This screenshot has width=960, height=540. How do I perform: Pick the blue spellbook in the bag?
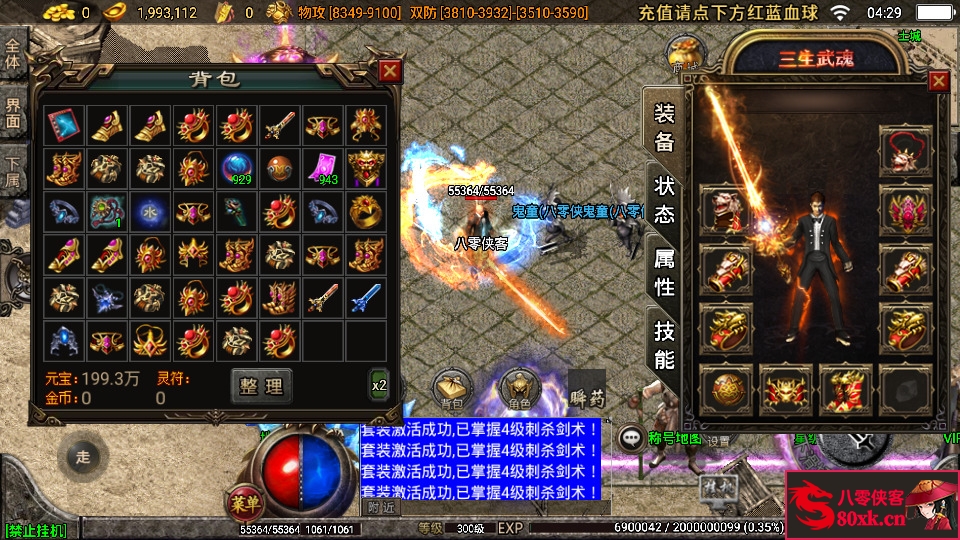pyautogui.click(x=62, y=125)
